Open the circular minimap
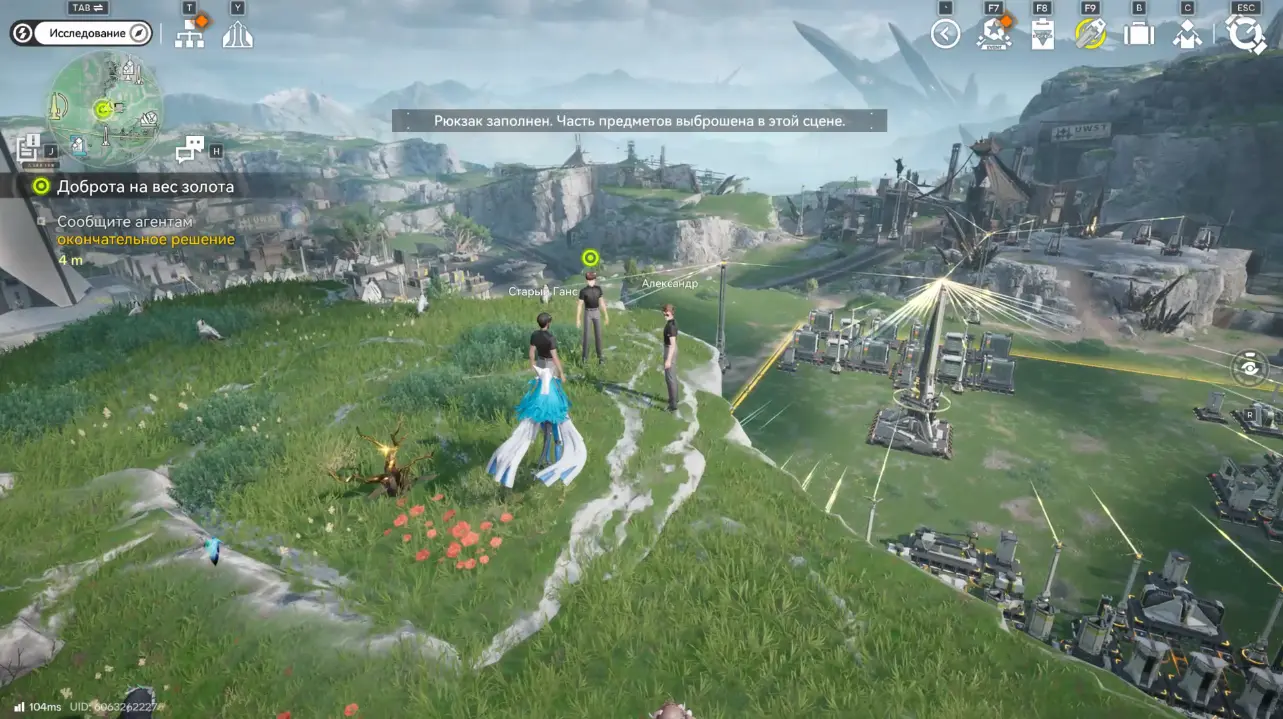Image resolution: width=1283 pixels, height=719 pixels. [x=103, y=108]
